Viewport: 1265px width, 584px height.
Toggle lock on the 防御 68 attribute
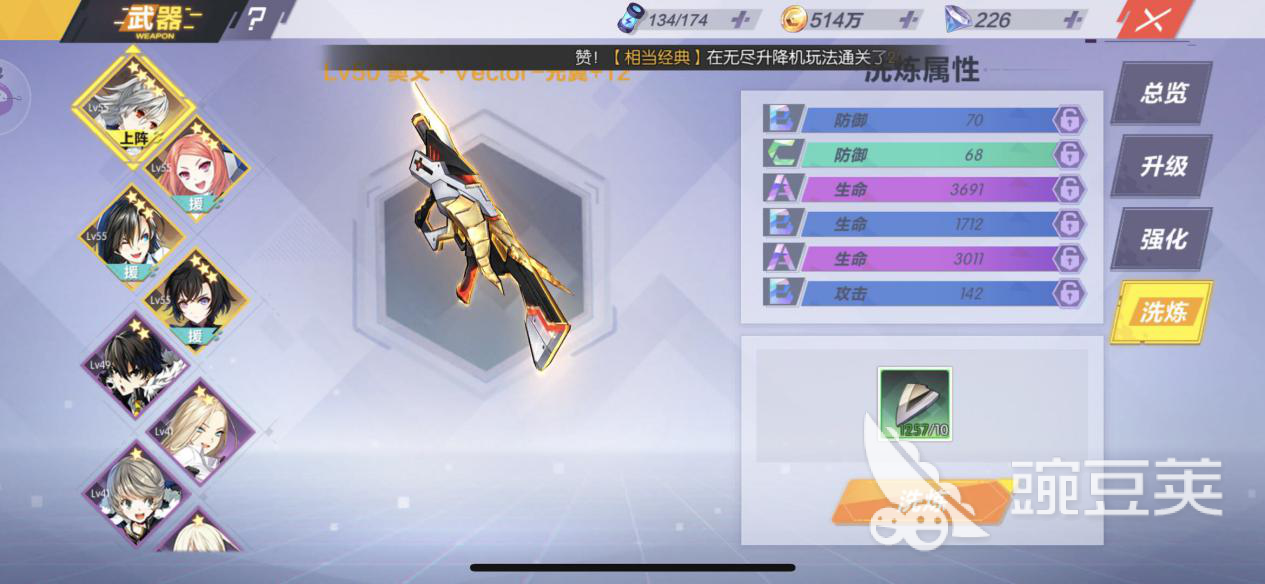[x=1069, y=155]
